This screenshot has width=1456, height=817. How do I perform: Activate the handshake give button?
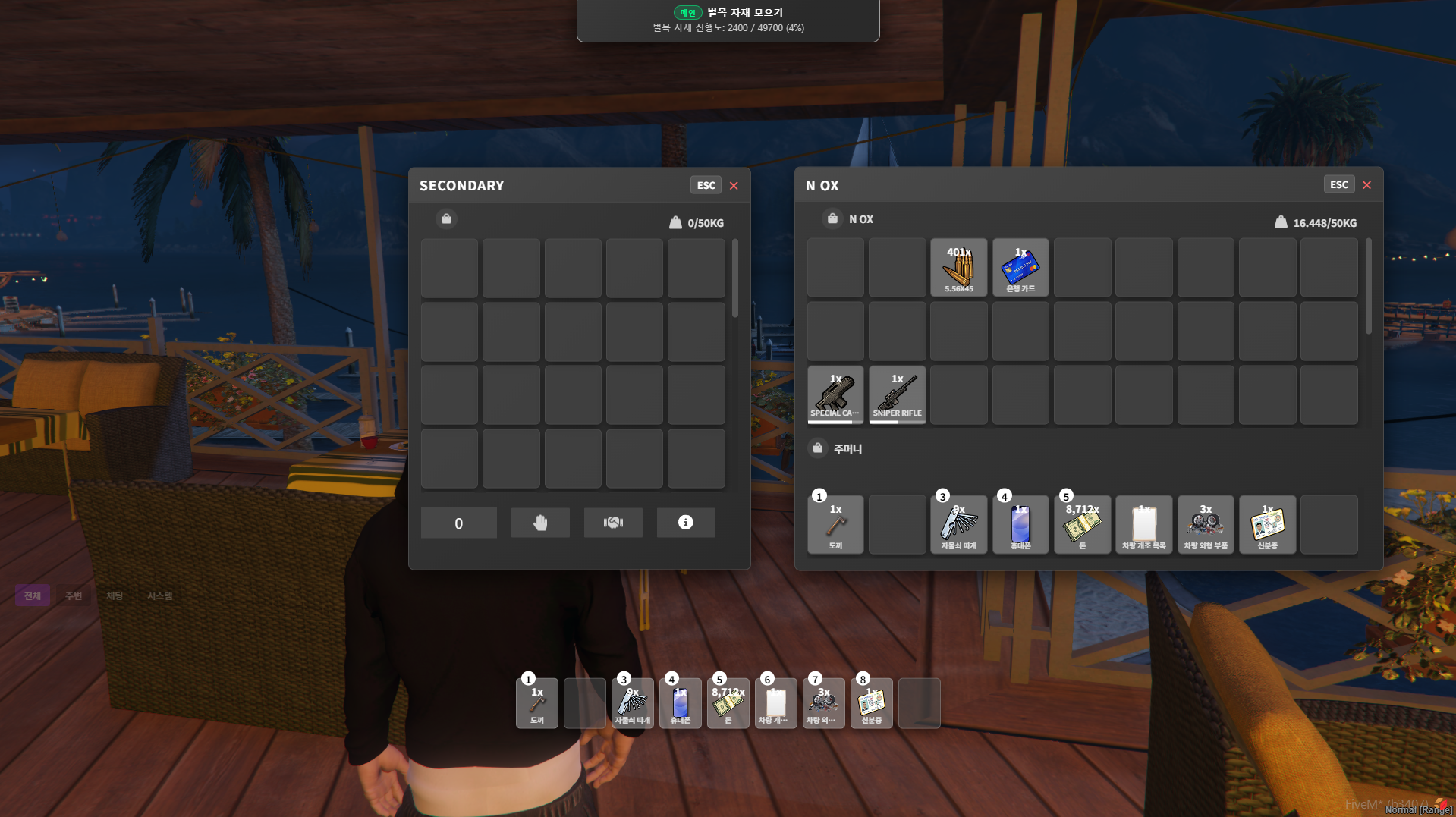613,523
